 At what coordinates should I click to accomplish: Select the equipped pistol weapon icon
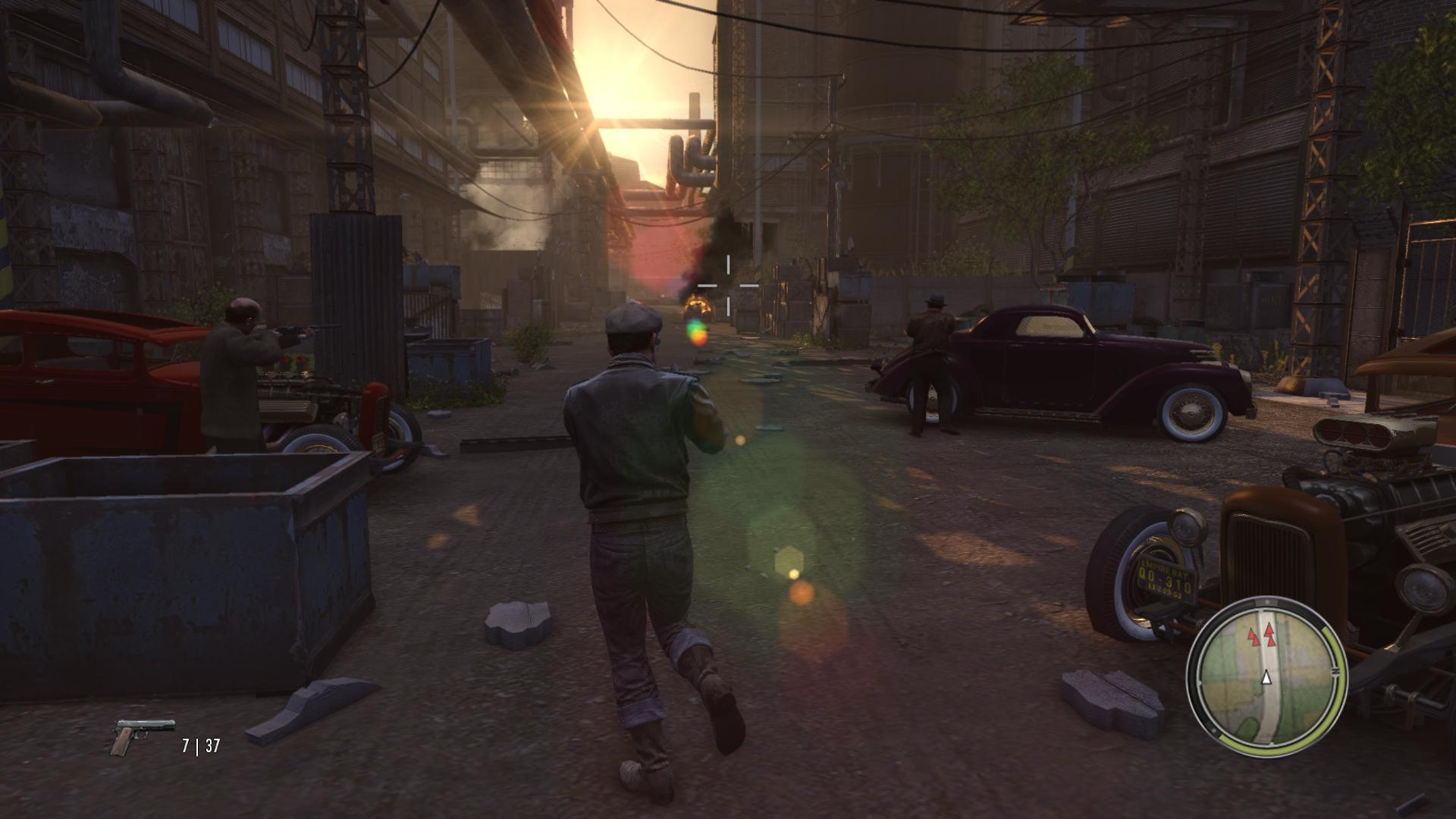[142, 736]
